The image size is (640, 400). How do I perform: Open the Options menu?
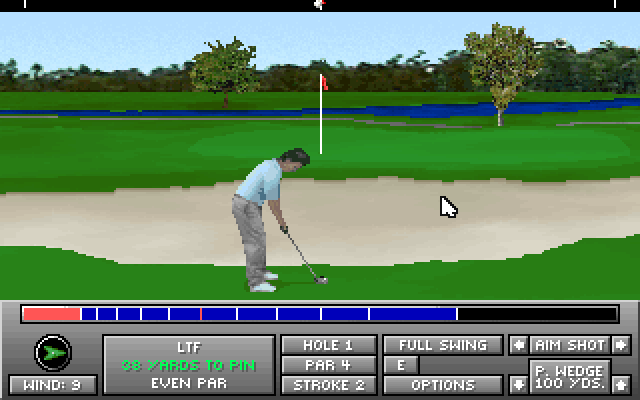click(443, 385)
